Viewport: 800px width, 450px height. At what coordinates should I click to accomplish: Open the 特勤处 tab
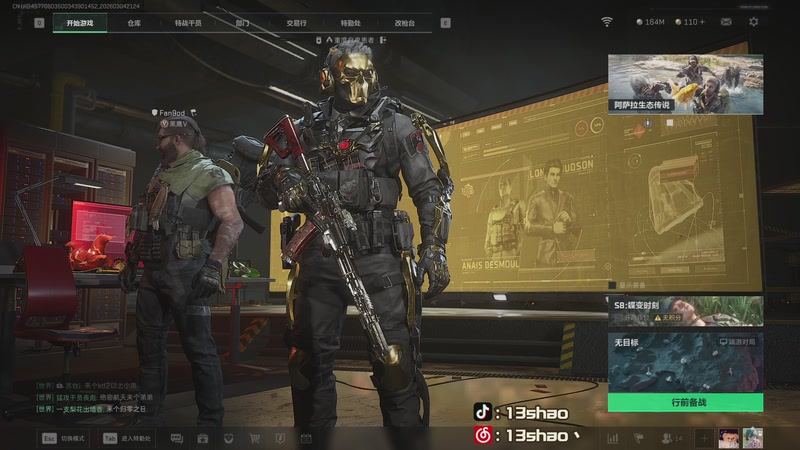(350, 22)
